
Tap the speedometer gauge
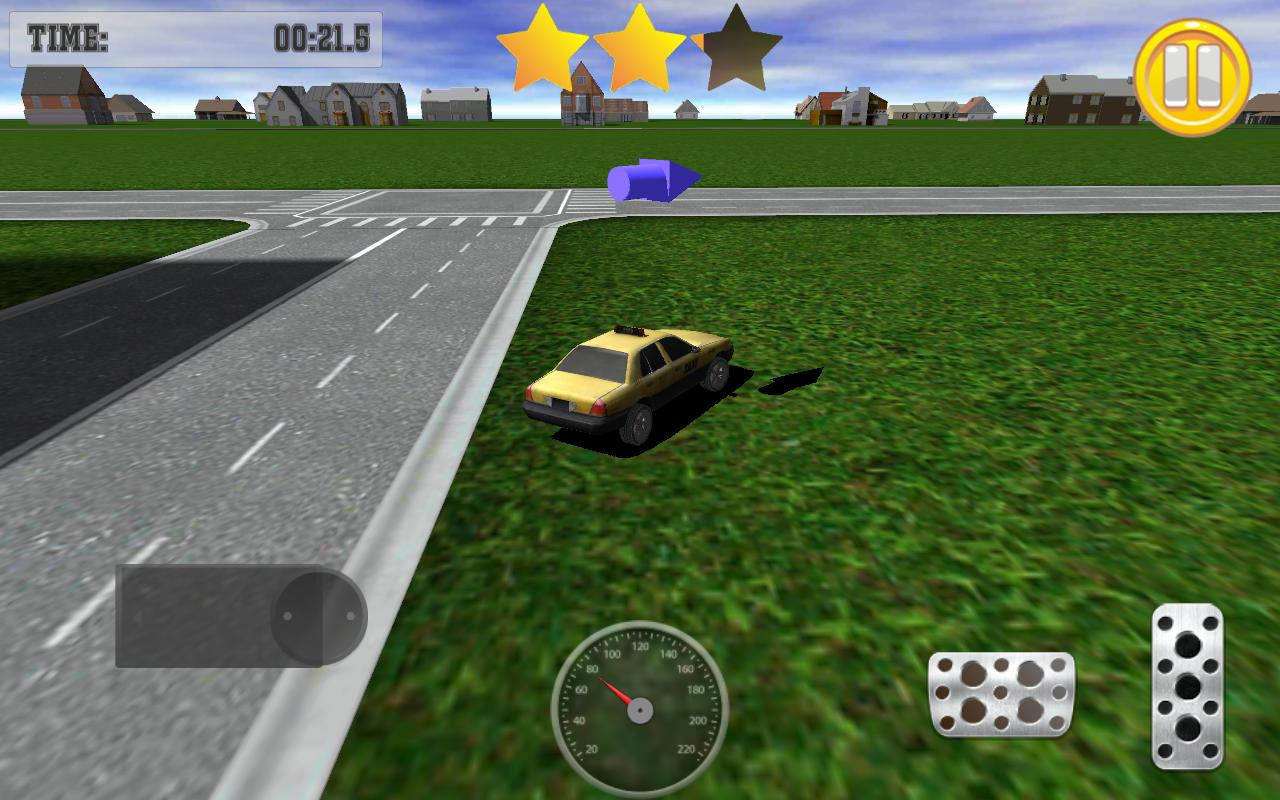(640, 710)
